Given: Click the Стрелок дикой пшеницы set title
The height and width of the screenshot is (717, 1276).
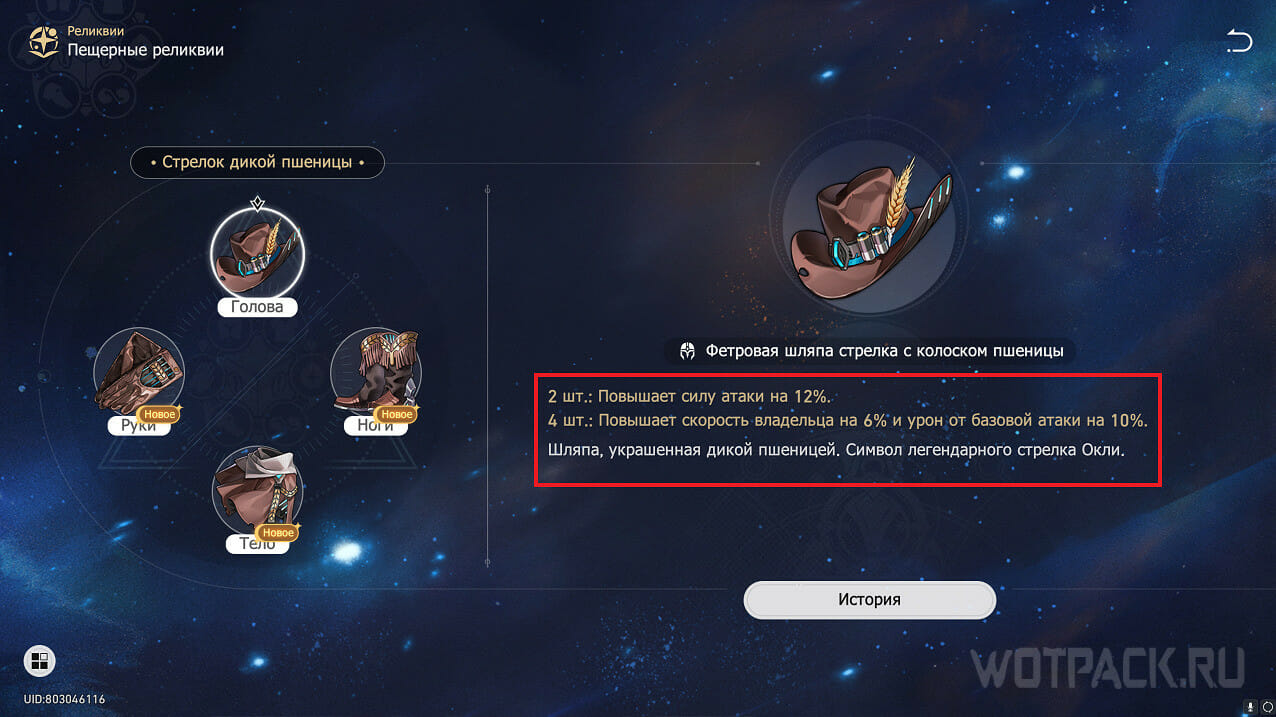Looking at the screenshot, I should click(257, 162).
